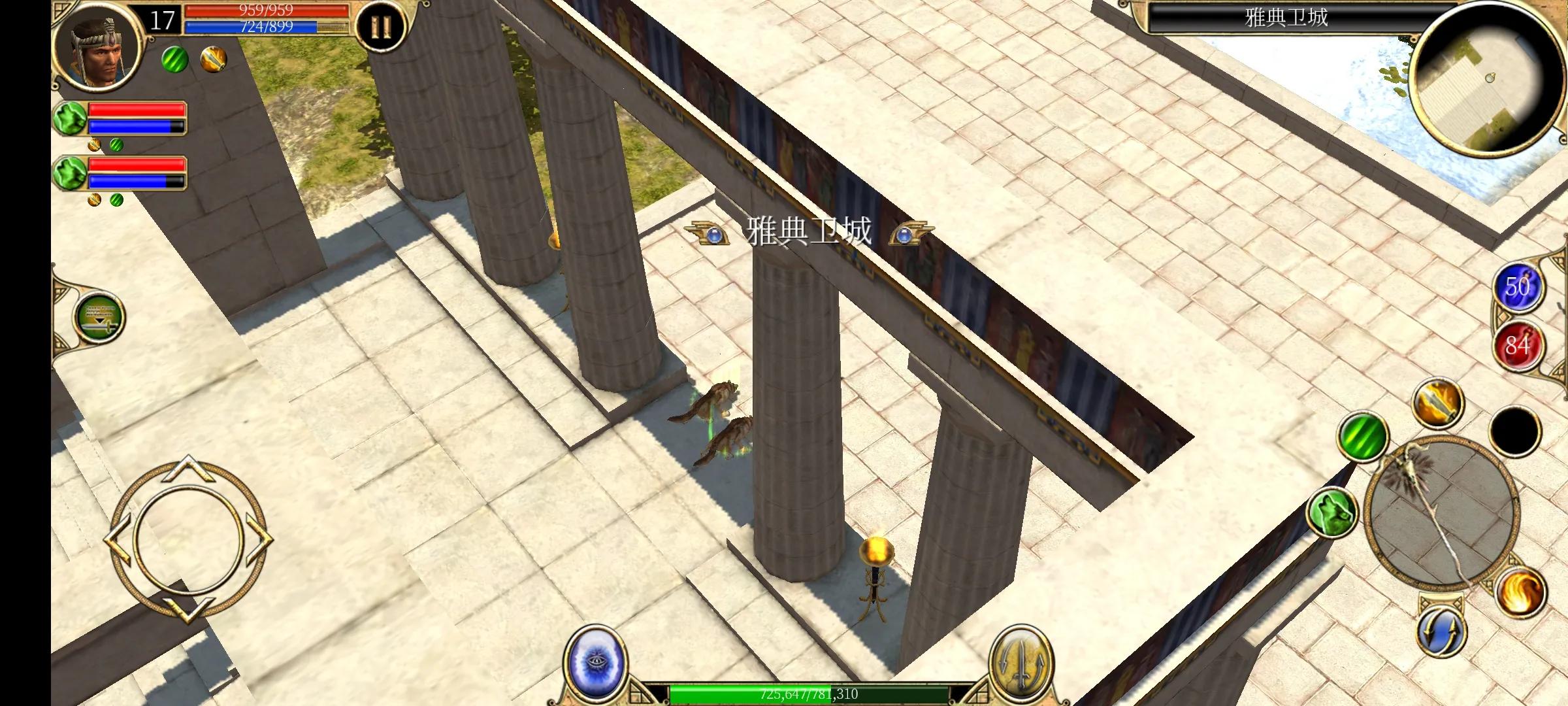Drink the blue mana potion
The image size is (1568, 706).
coord(1518,287)
